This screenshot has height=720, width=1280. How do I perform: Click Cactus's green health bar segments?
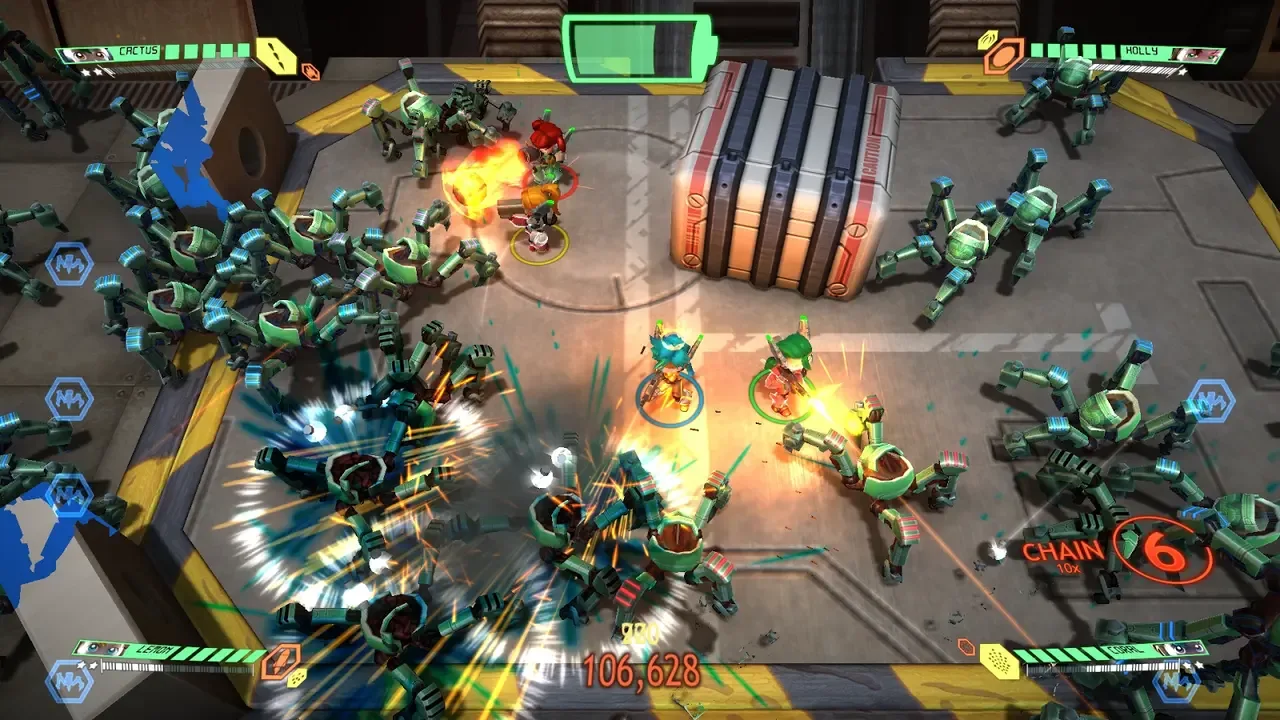(206, 52)
